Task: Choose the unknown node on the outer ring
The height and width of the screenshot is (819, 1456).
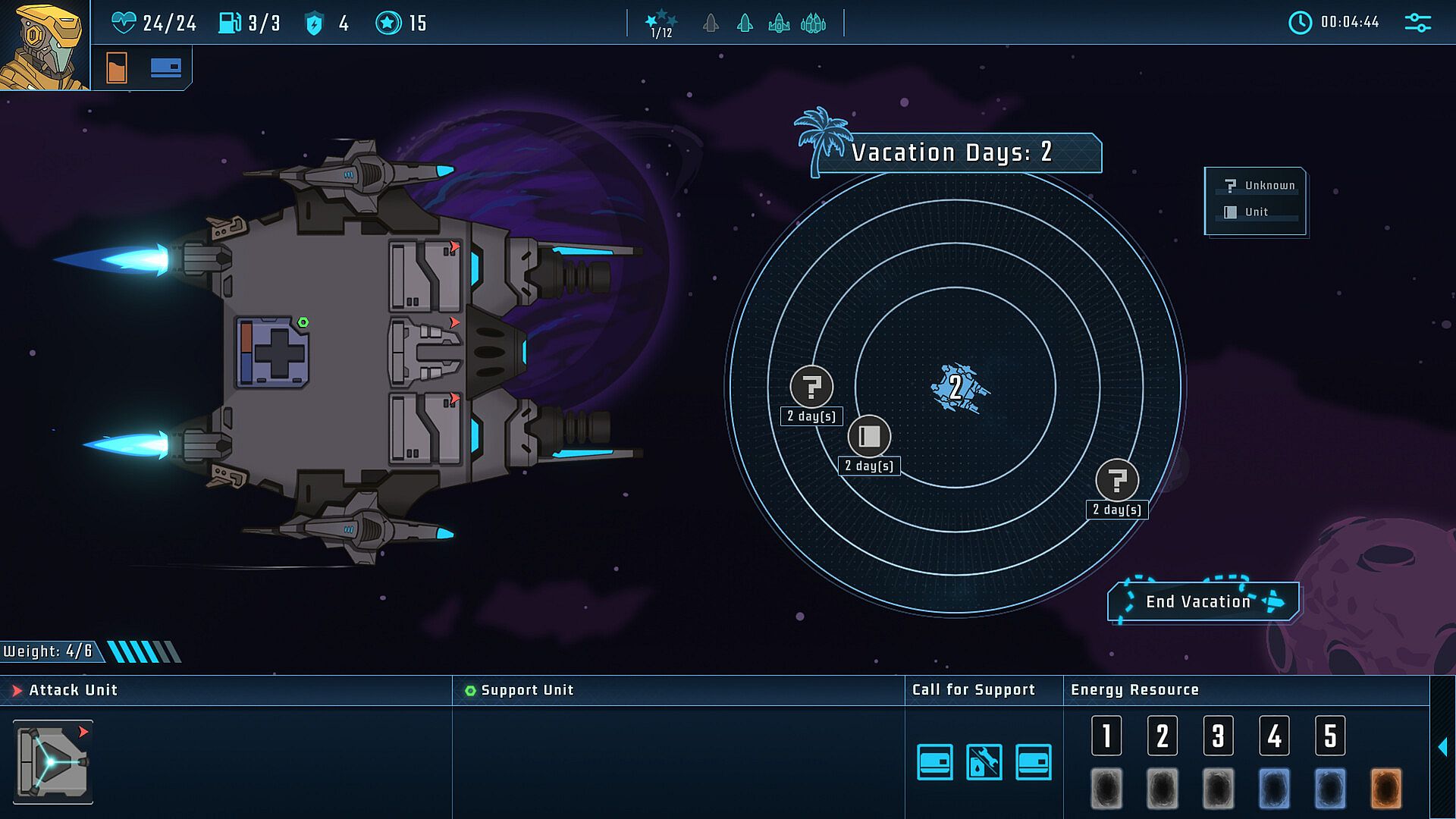Action: click(x=1117, y=480)
